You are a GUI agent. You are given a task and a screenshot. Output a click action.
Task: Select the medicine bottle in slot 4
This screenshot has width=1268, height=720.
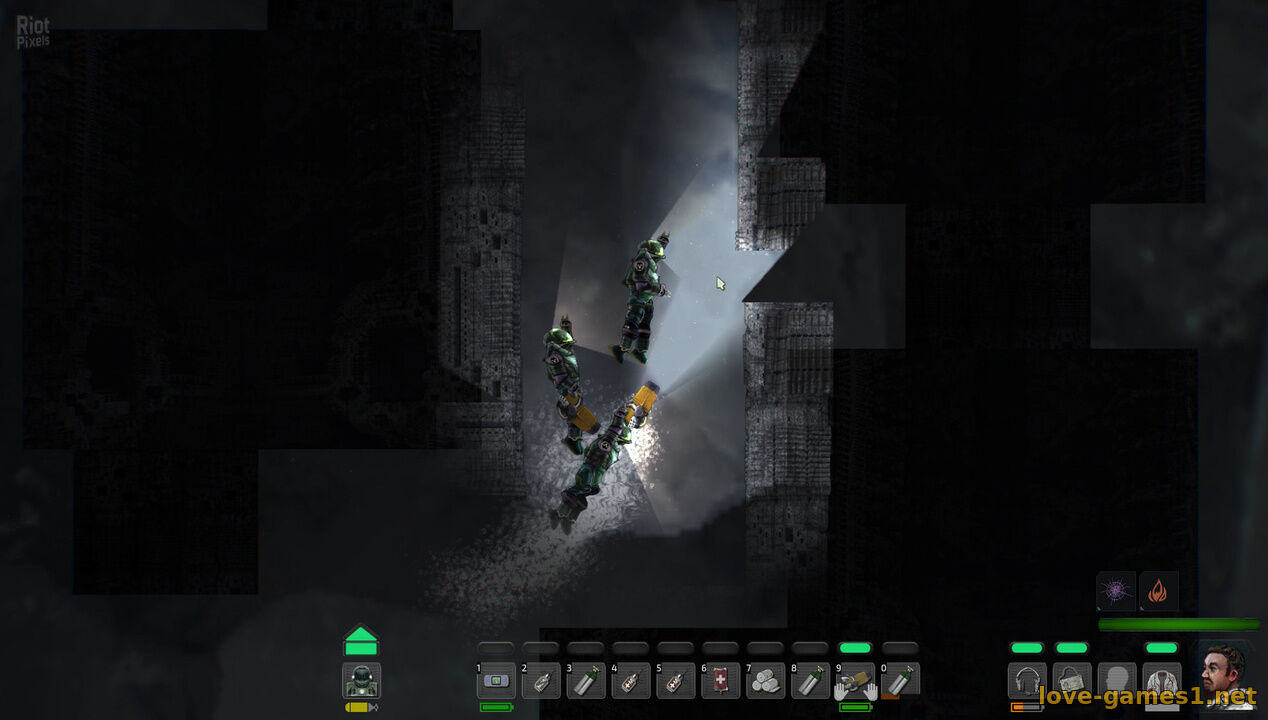(x=631, y=681)
